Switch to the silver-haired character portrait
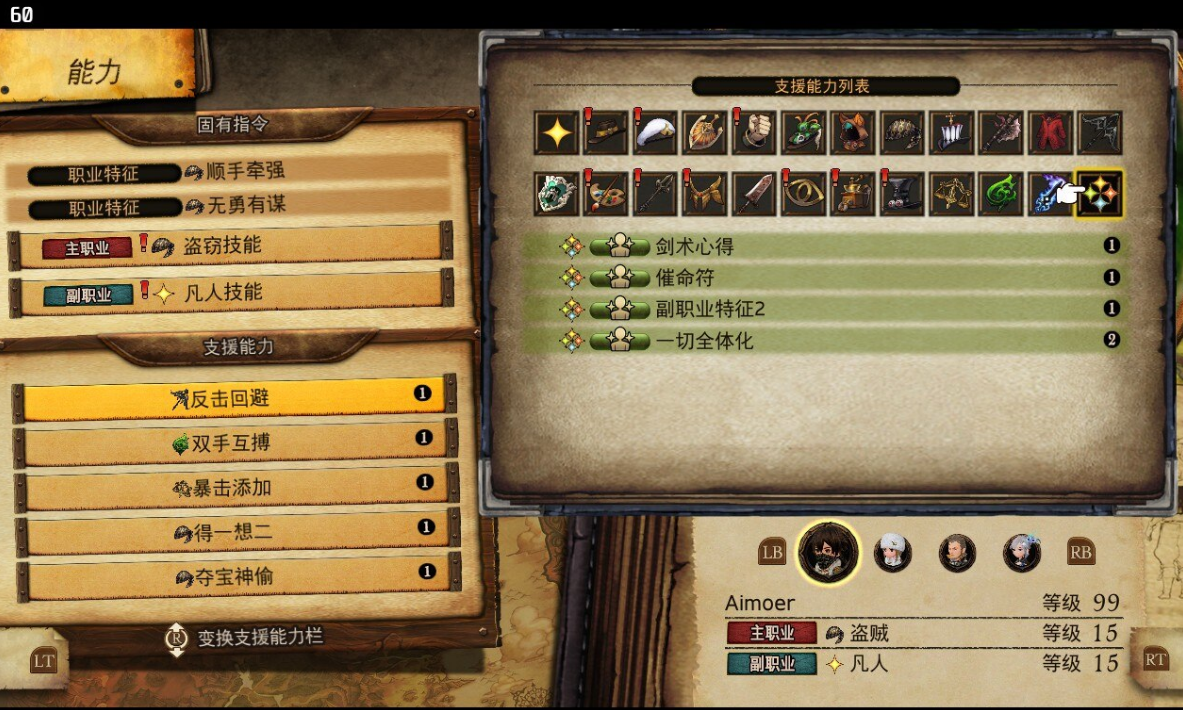The image size is (1183, 710). click(x=1022, y=551)
